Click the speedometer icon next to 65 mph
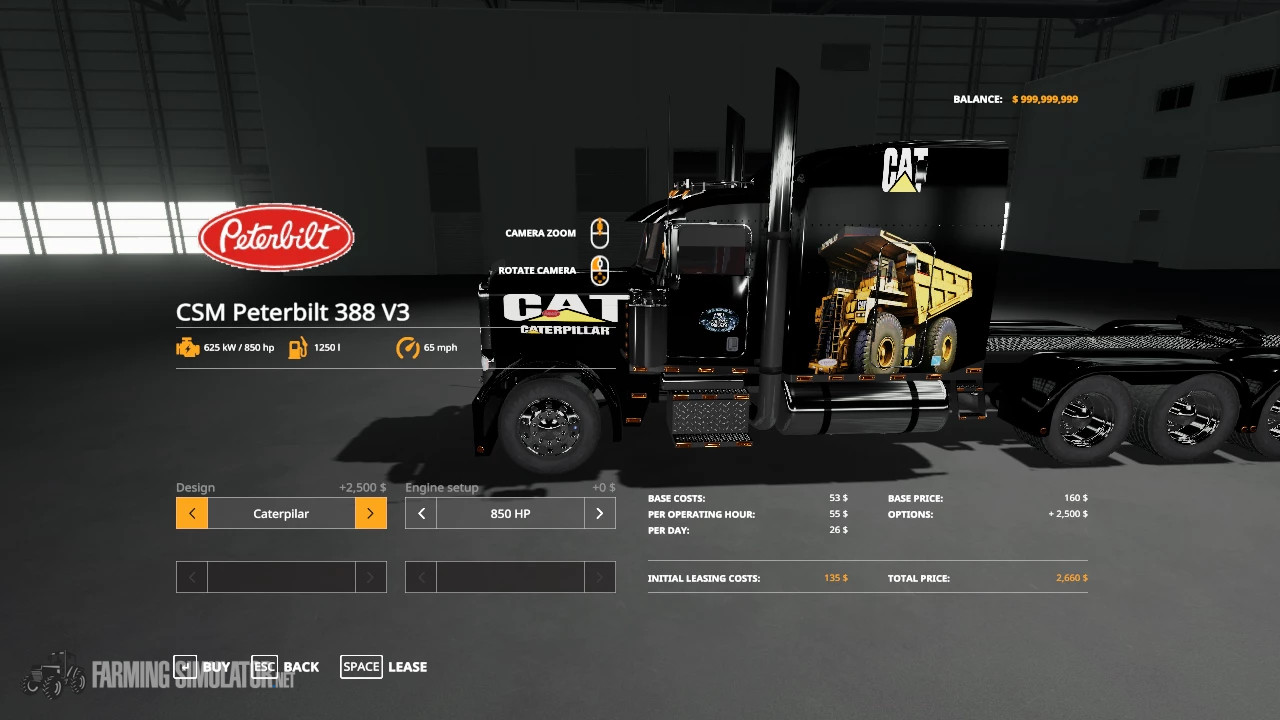Image resolution: width=1280 pixels, height=720 pixels. pyautogui.click(x=406, y=347)
